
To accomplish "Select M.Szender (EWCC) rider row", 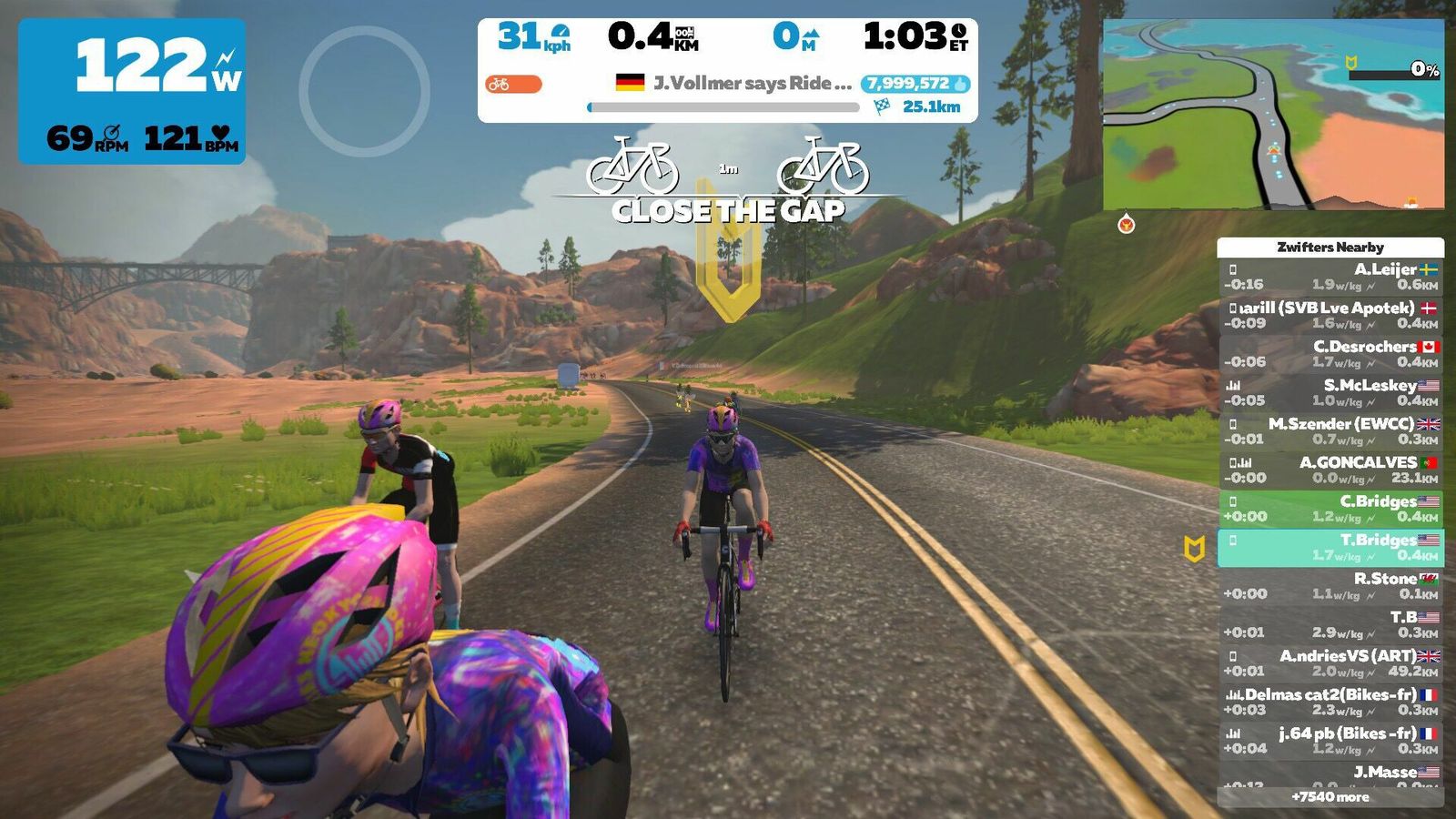I will (1330, 431).
